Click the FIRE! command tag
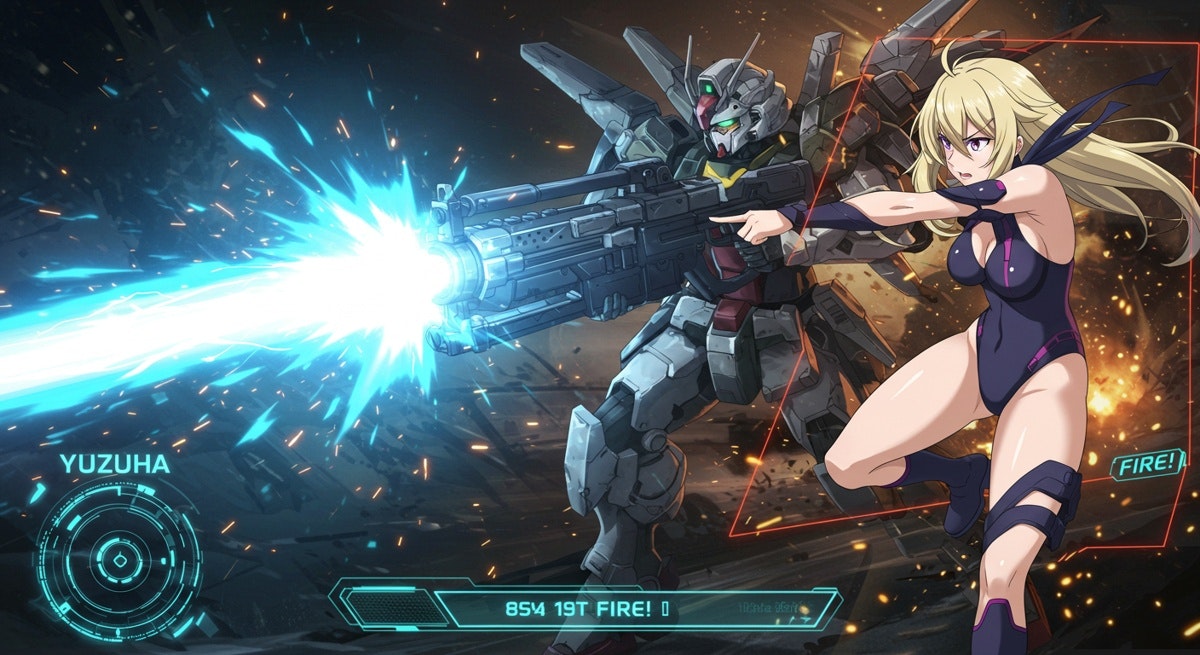The width and height of the screenshot is (1200, 655). click(x=1146, y=464)
